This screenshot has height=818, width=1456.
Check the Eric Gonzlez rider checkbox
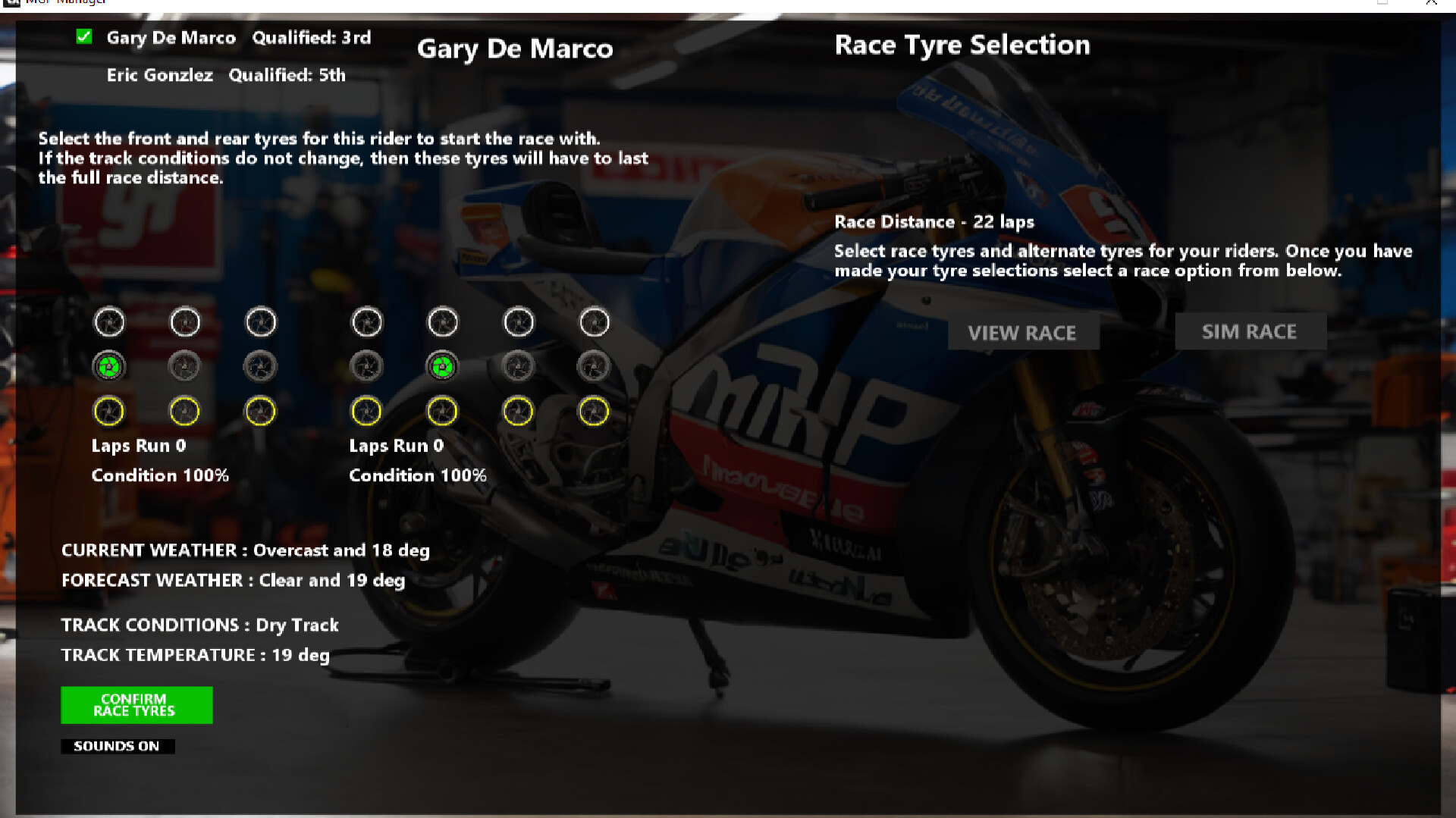pyautogui.click(x=86, y=74)
